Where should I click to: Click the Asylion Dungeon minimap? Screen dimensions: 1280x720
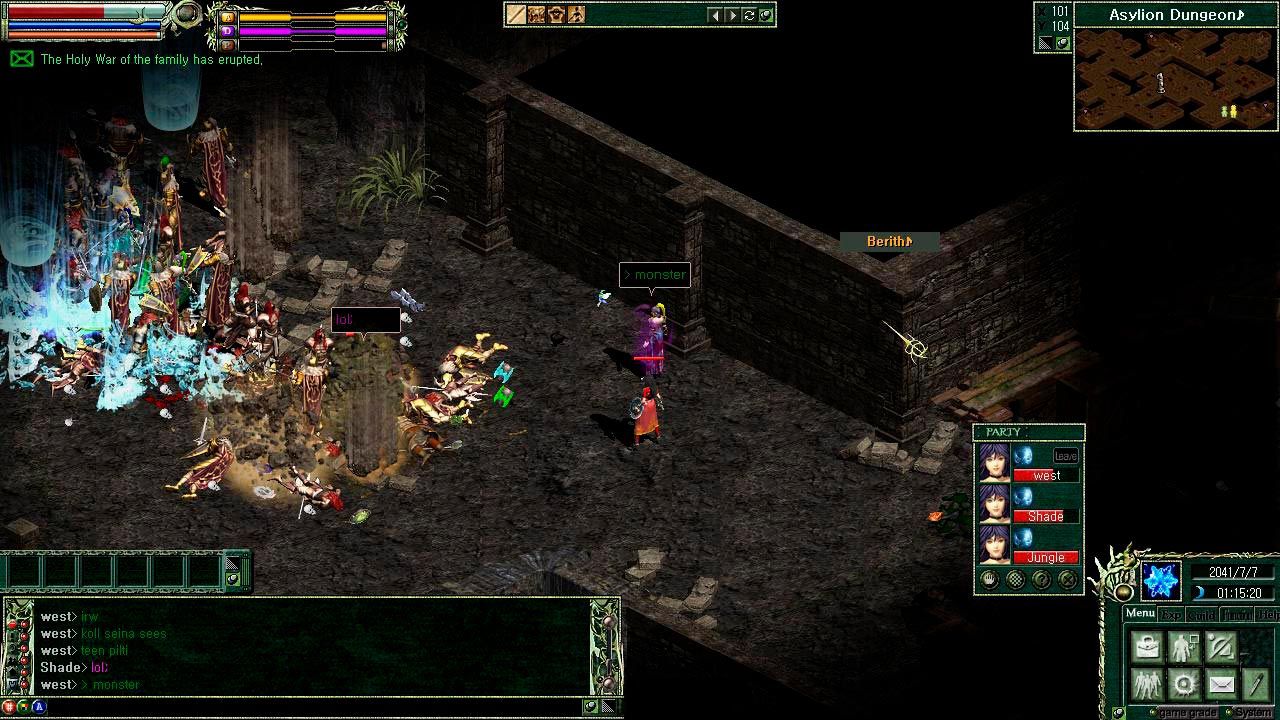pos(1176,79)
